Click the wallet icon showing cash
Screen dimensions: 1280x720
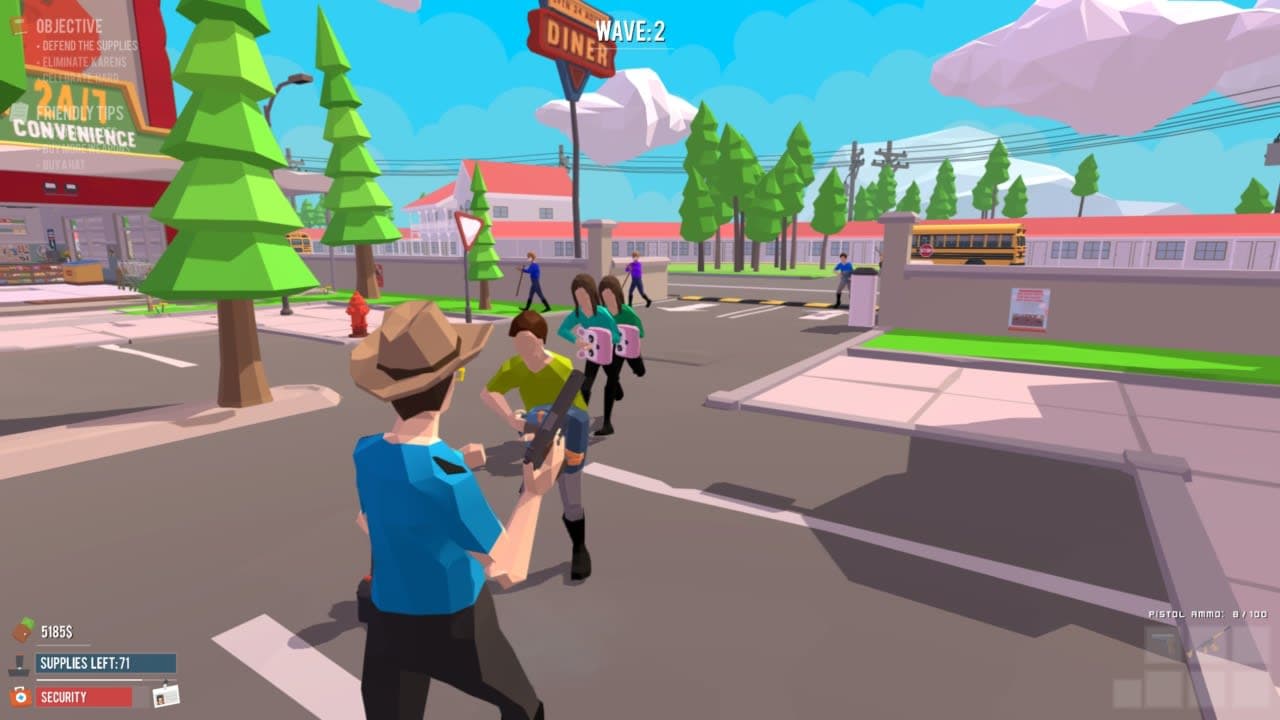click(x=22, y=628)
